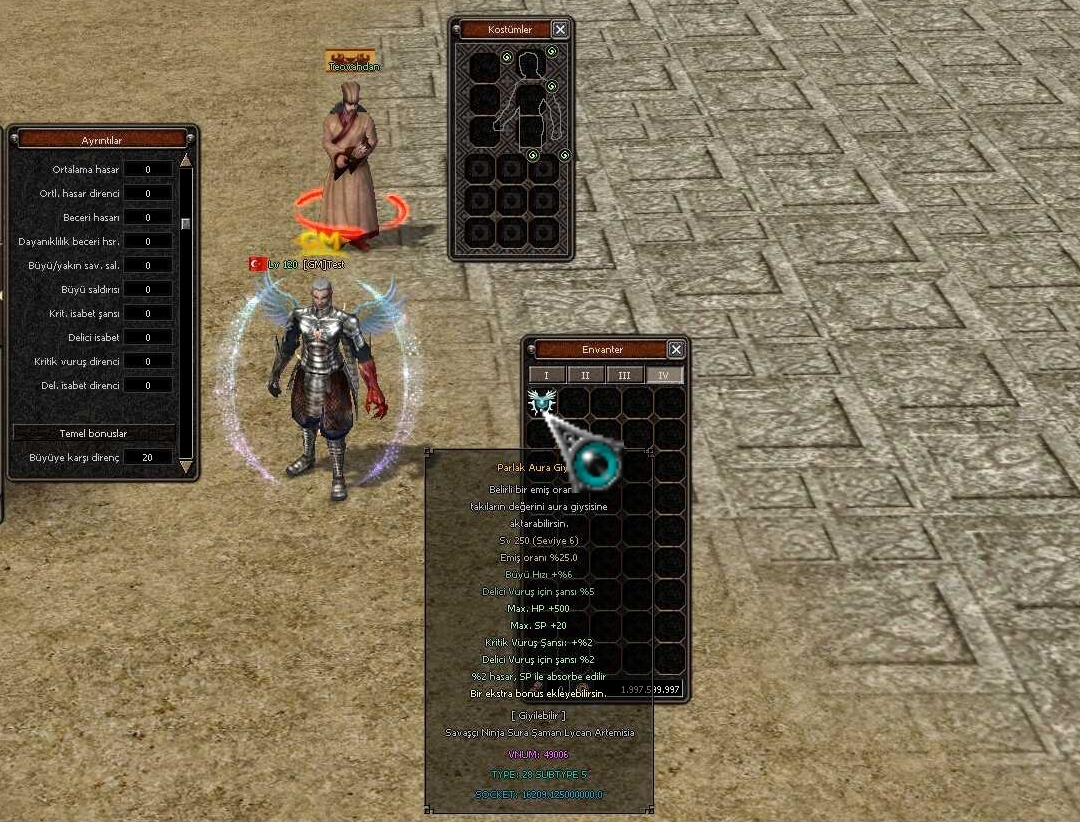This screenshot has height=822, width=1080.
Task: Click the Ayrıntılar scroll-up arrow
Action: point(185,161)
